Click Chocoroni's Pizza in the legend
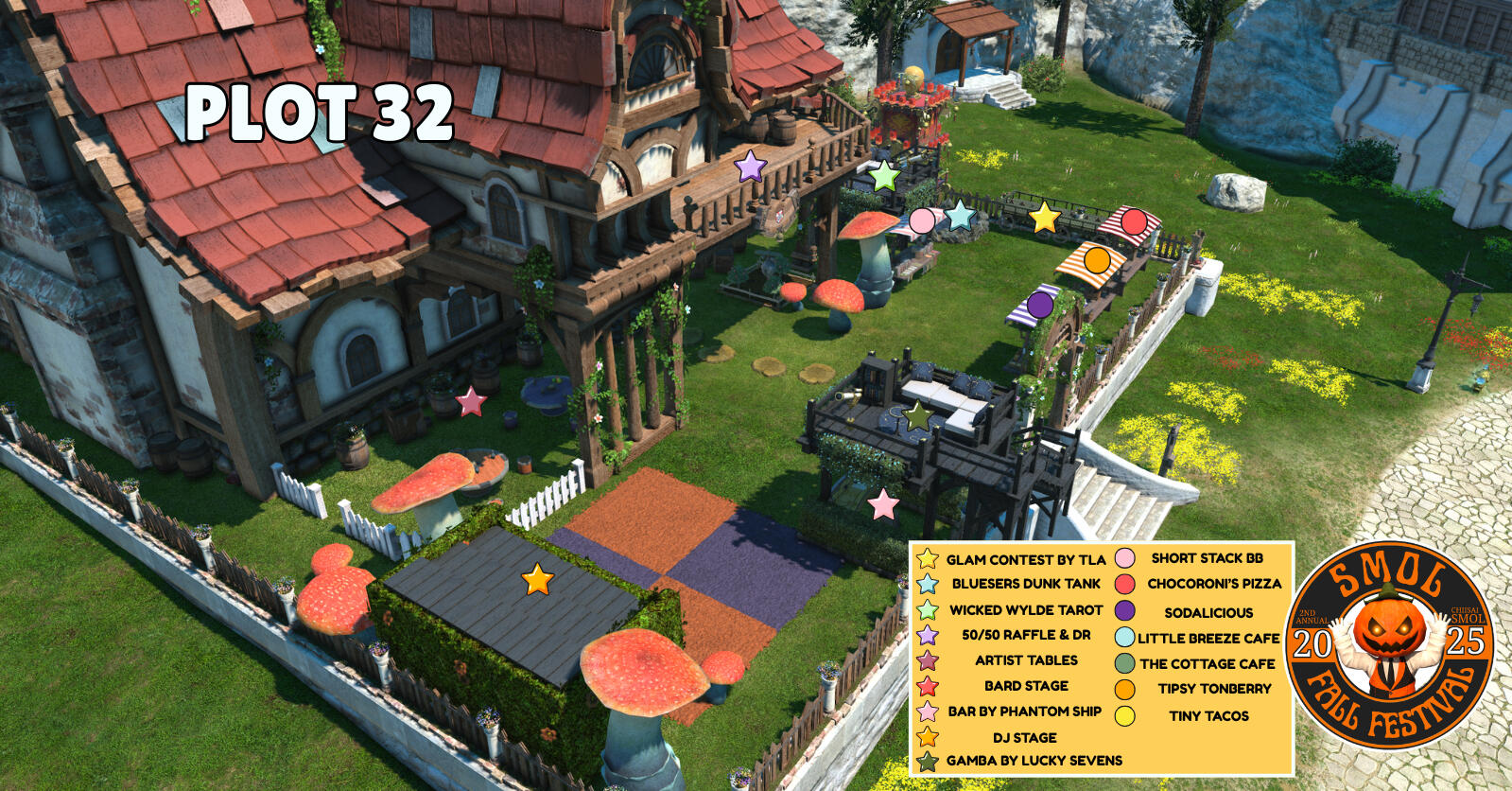The width and height of the screenshot is (1512, 791). pyautogui.click(x=1214, y=584)
